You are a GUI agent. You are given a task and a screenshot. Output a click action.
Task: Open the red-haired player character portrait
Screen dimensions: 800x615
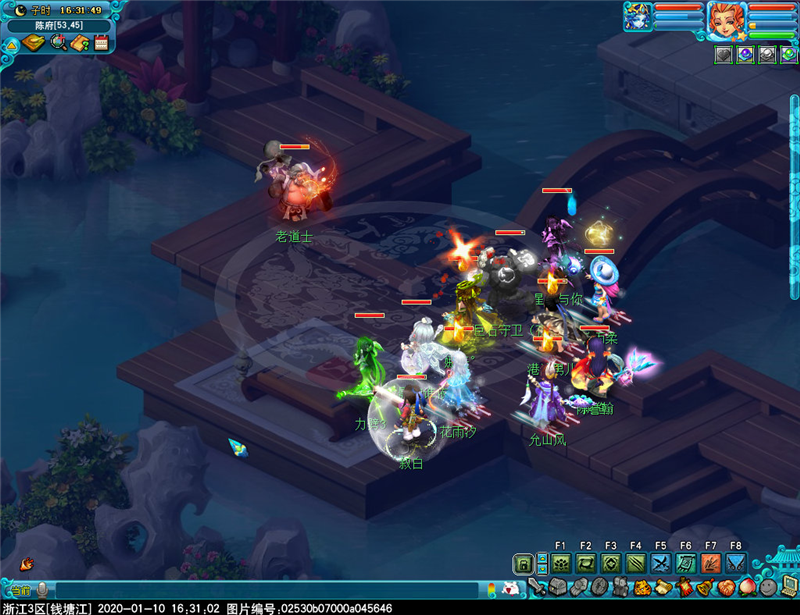point(725,19)
